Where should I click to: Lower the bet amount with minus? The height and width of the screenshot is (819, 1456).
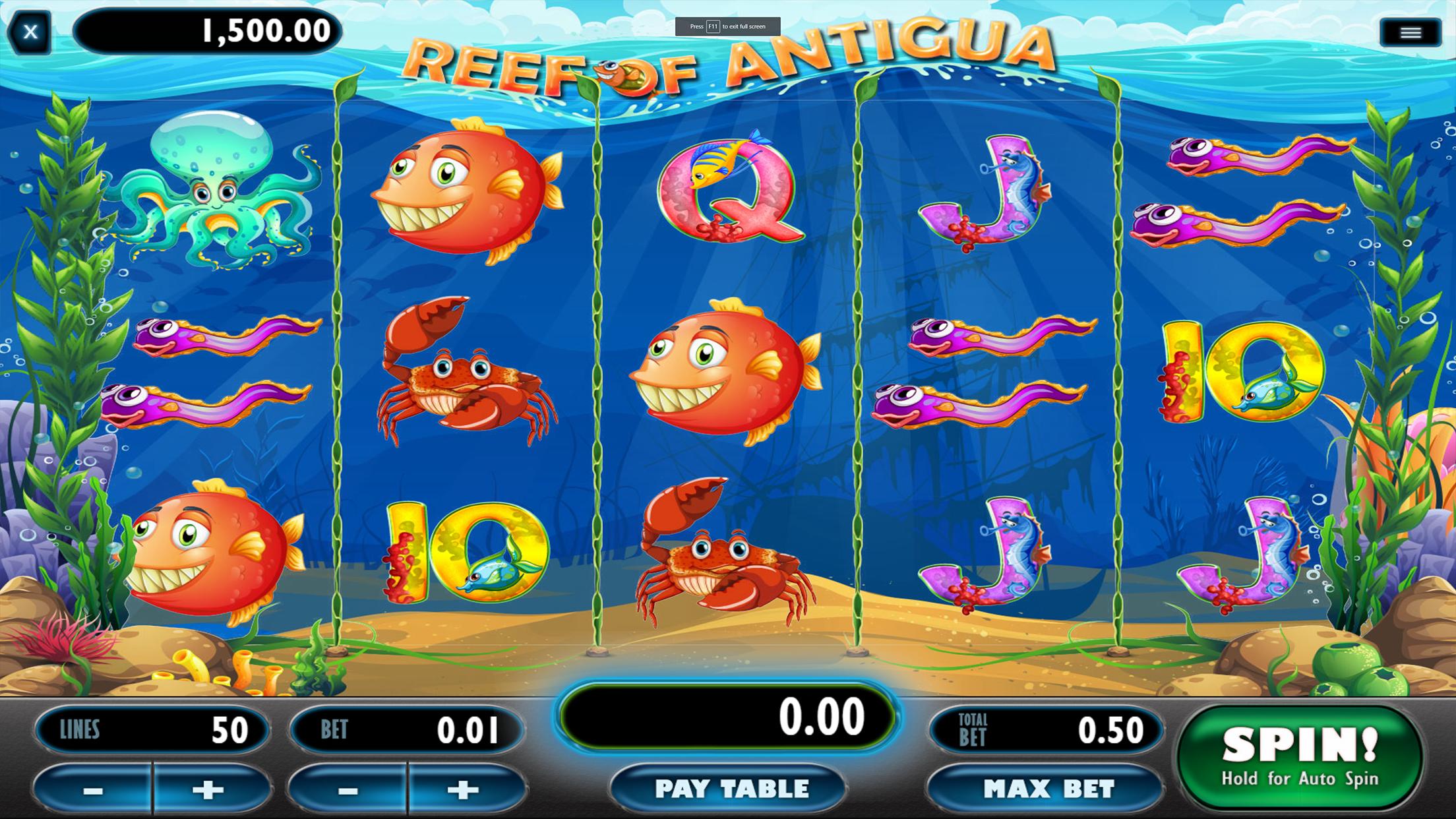click(348, 789)
